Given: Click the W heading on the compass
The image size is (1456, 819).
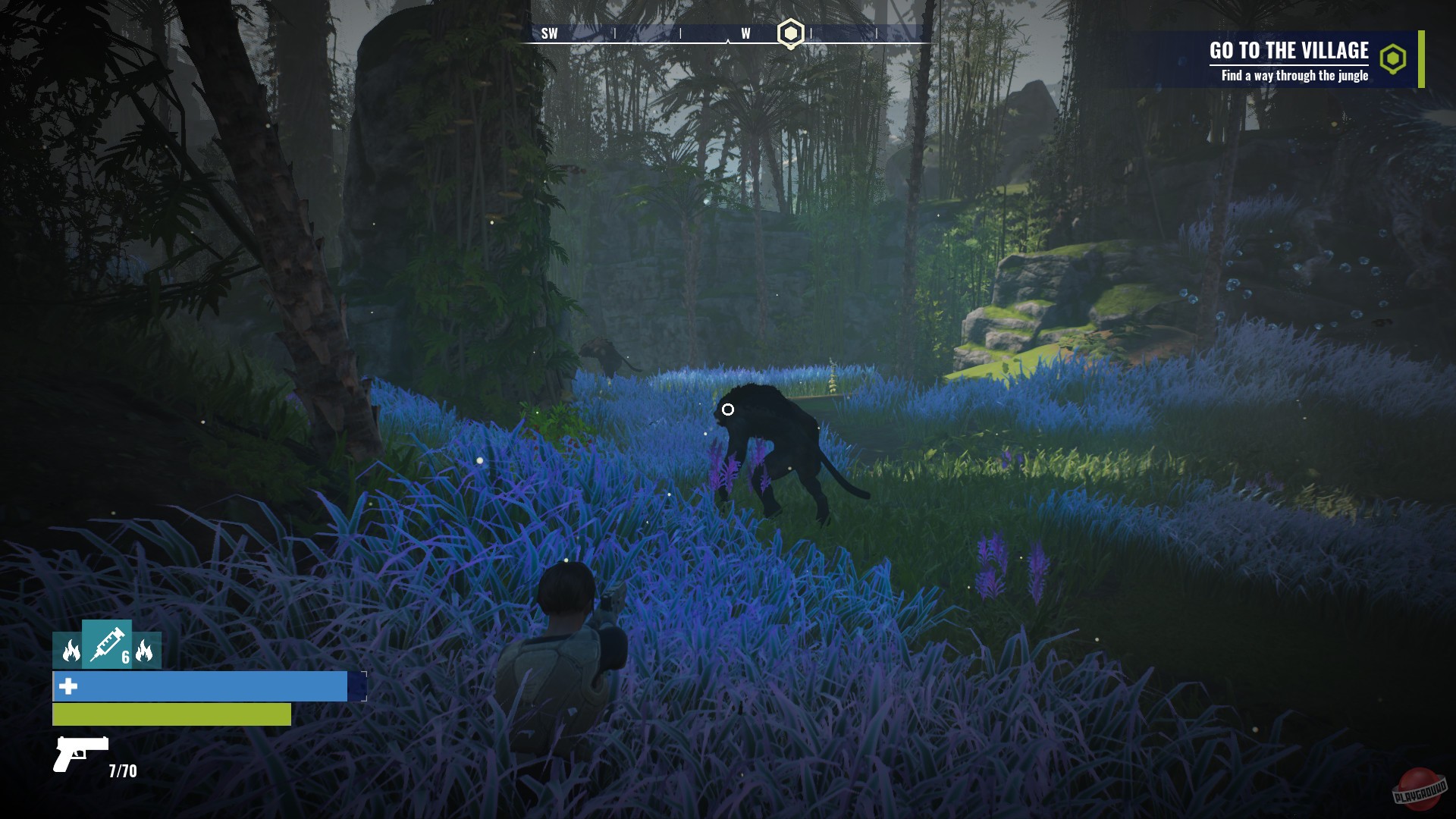Looking at the screenshot, I should (745, 33).
